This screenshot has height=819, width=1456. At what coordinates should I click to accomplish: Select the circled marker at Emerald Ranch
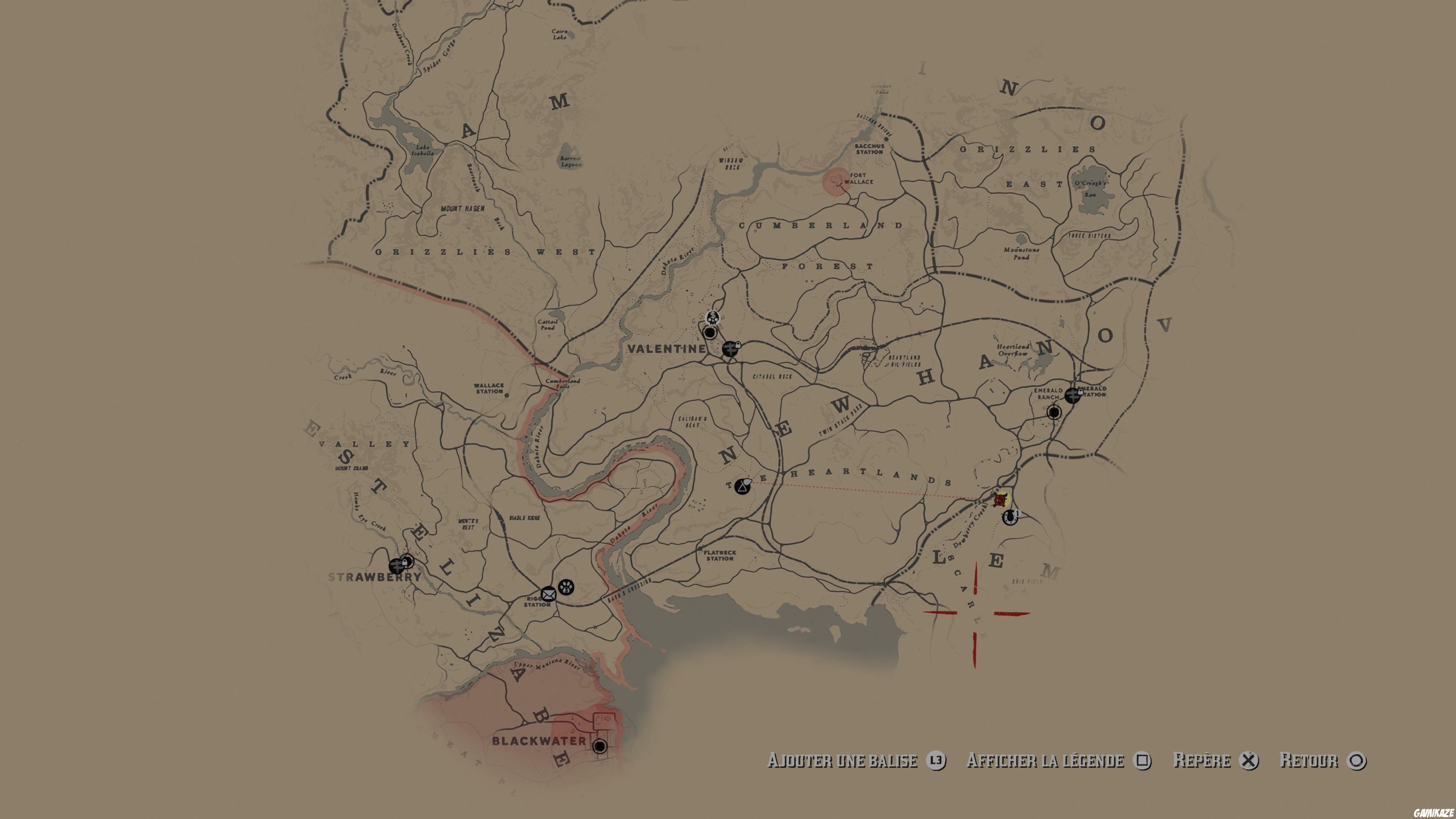pyautogui.click(x=1054, y=413)
